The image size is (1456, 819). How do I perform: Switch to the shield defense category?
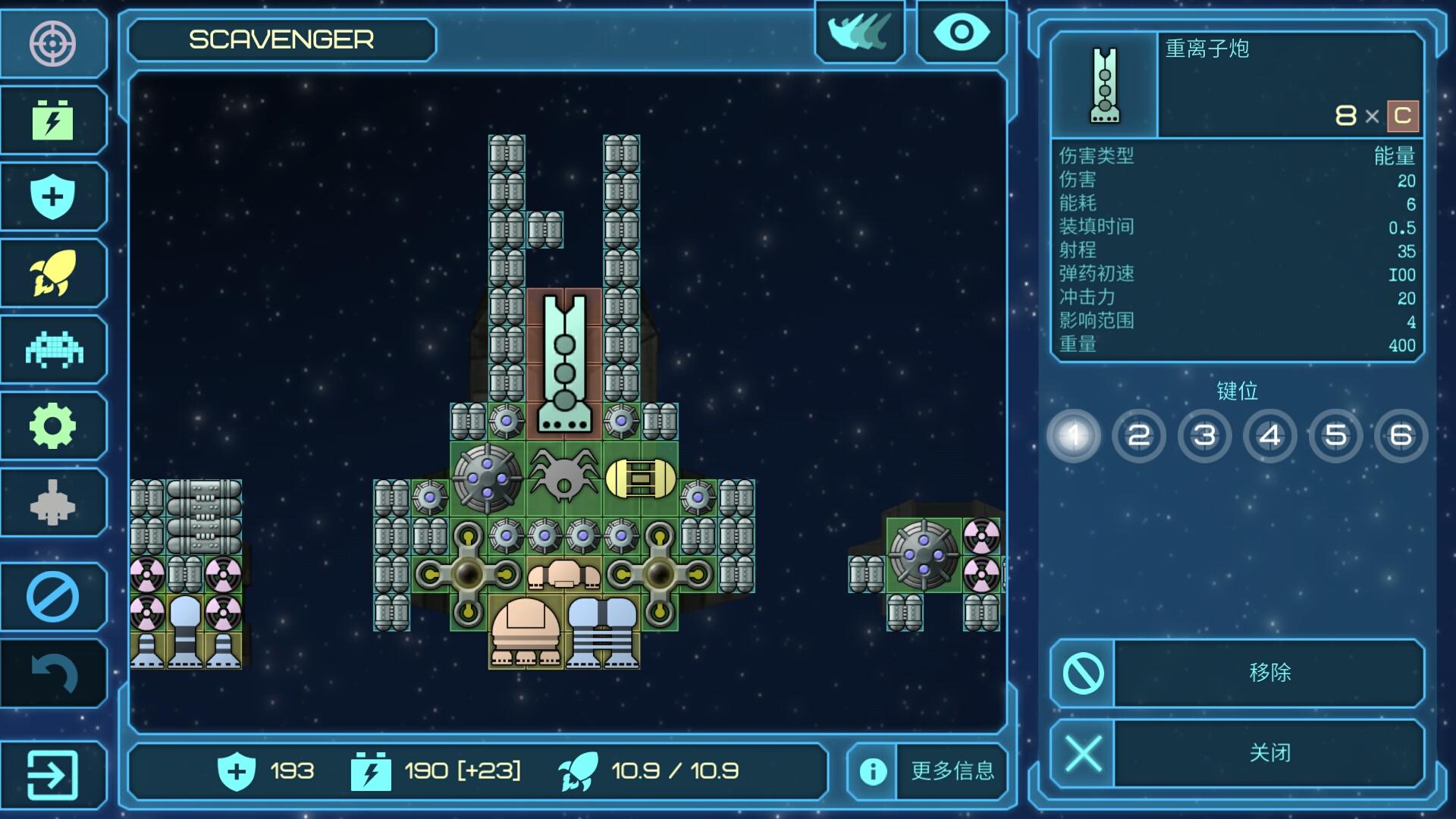pos(52,196)
